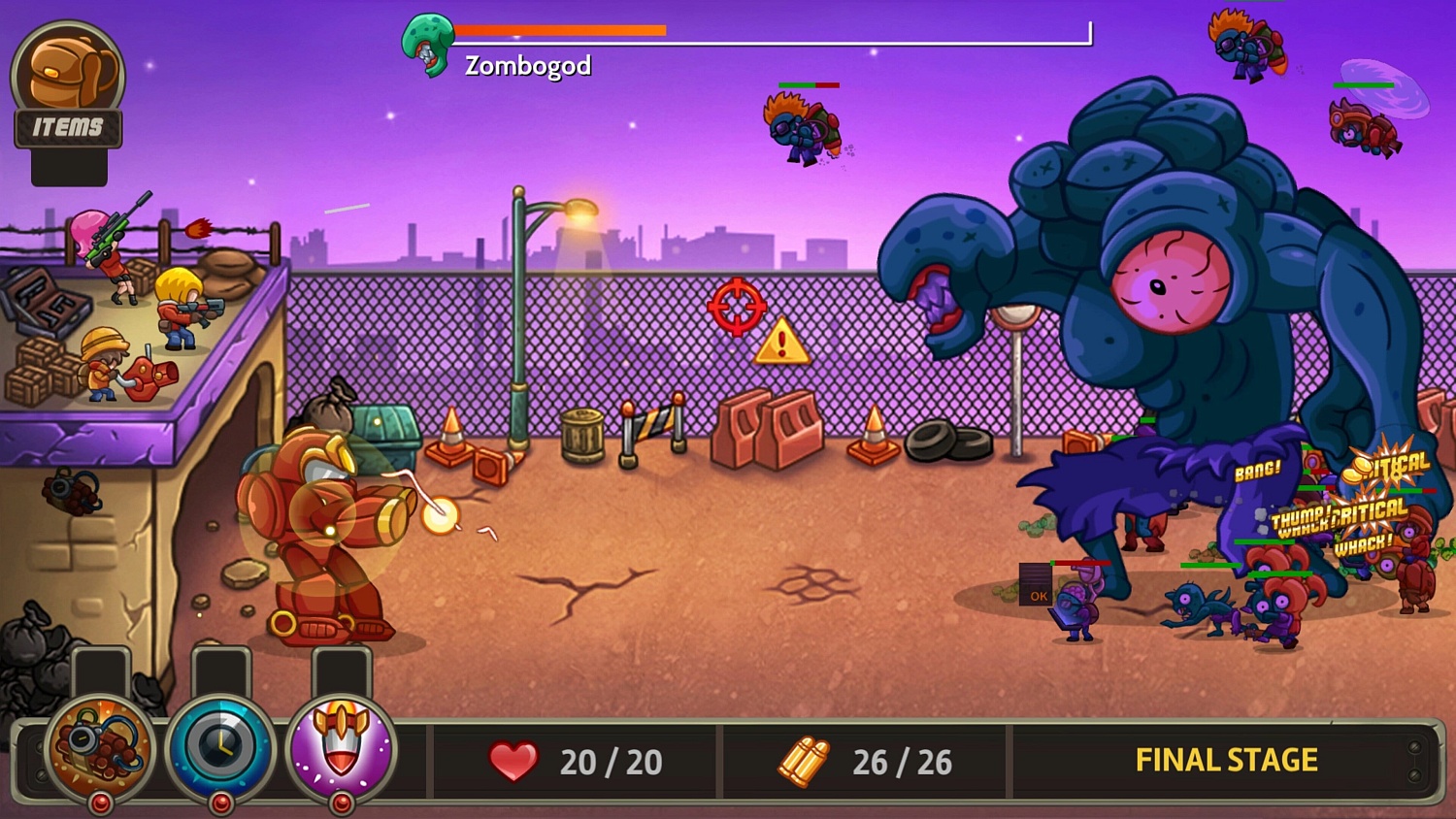Click Zombogod's portrait next to his health bar
Screen dimensions: 1456x819
pyautogui.click(x=427, y=44)
